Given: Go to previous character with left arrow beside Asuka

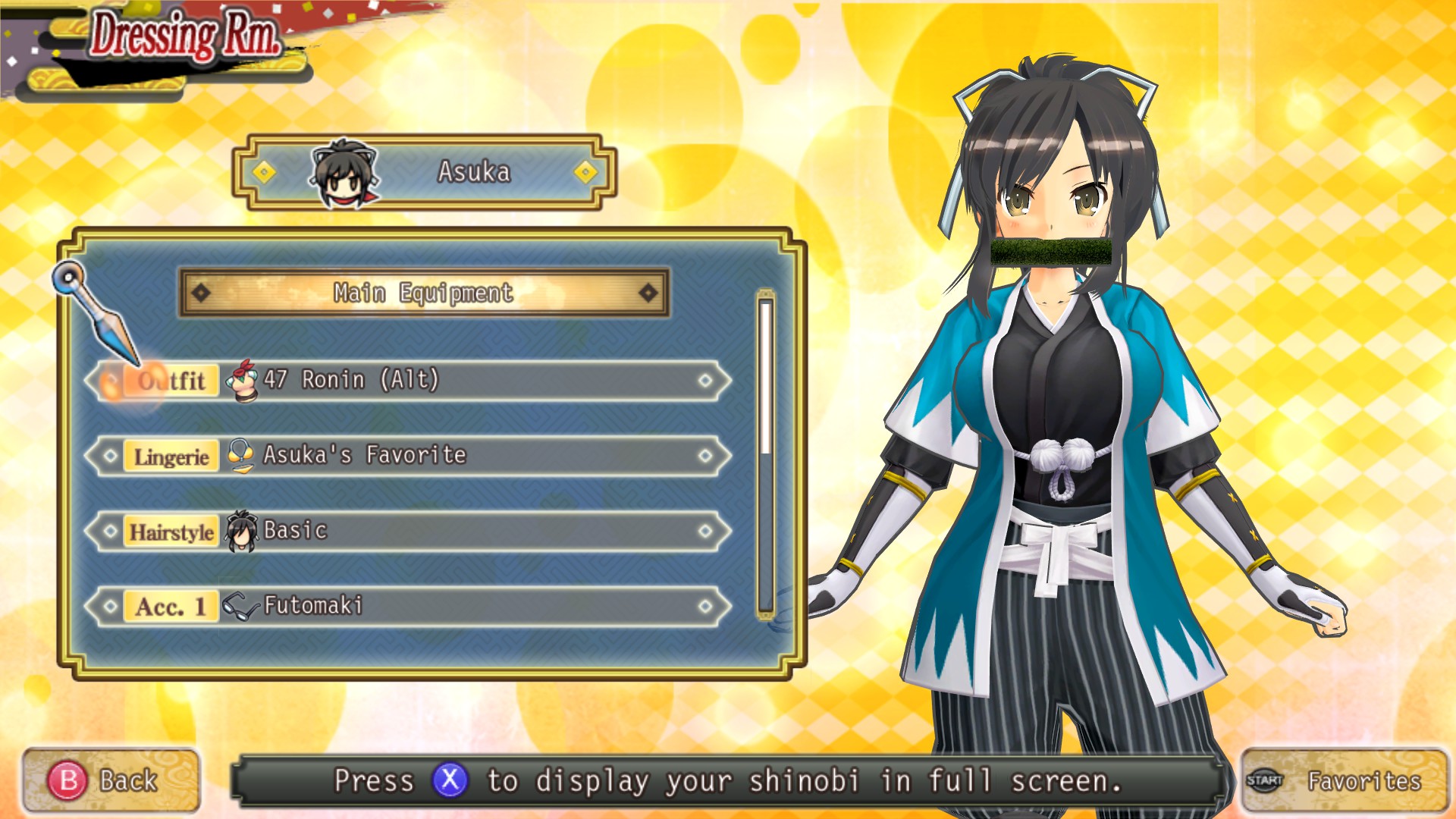Looking at the screenshot, I should tap(264, 173).
